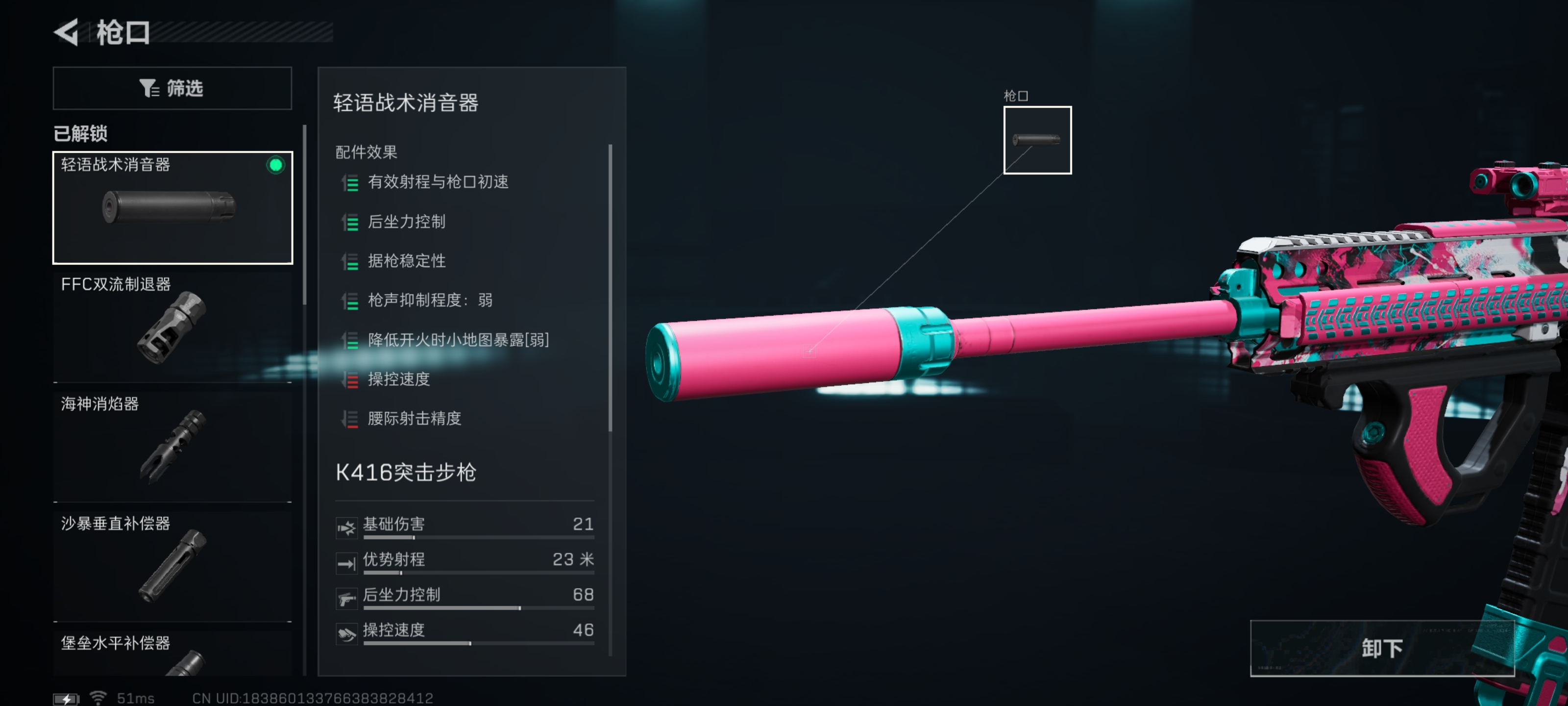The image size is (1568, 706).
Task: Open the 筛选 filter button
Action: tap(172, 88)
